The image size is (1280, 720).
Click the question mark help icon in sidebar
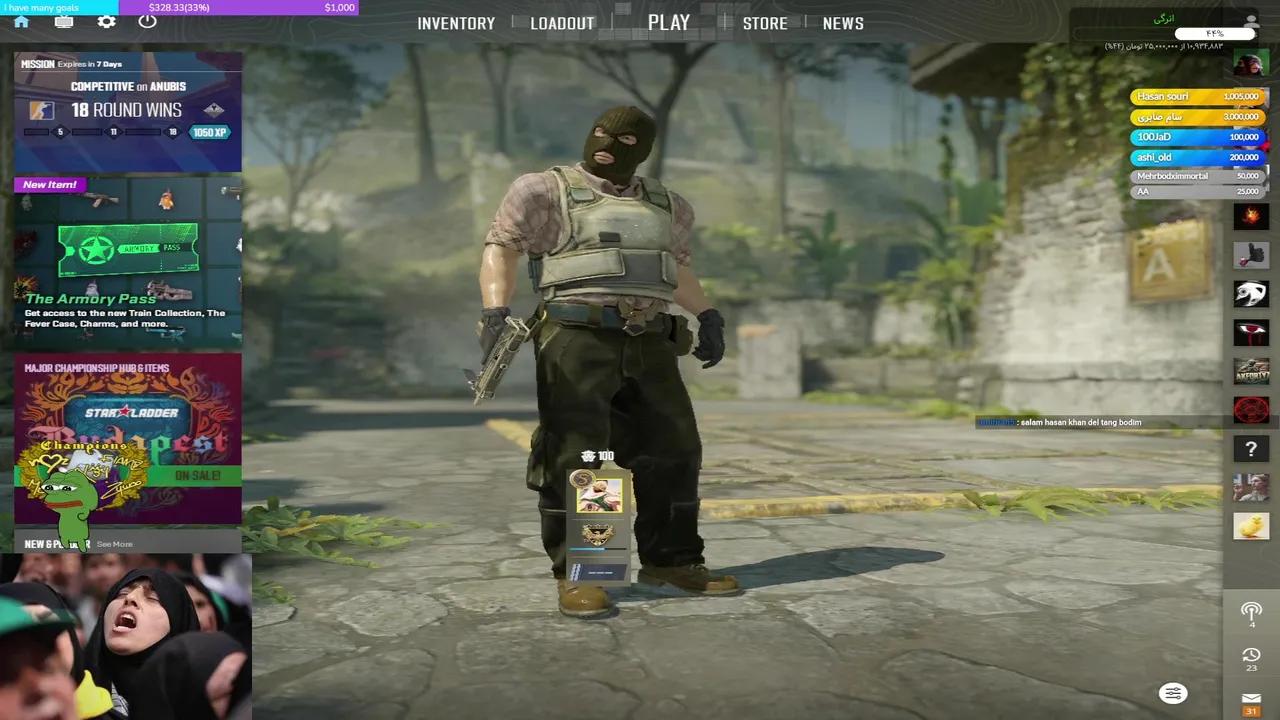coord(1251,449)
